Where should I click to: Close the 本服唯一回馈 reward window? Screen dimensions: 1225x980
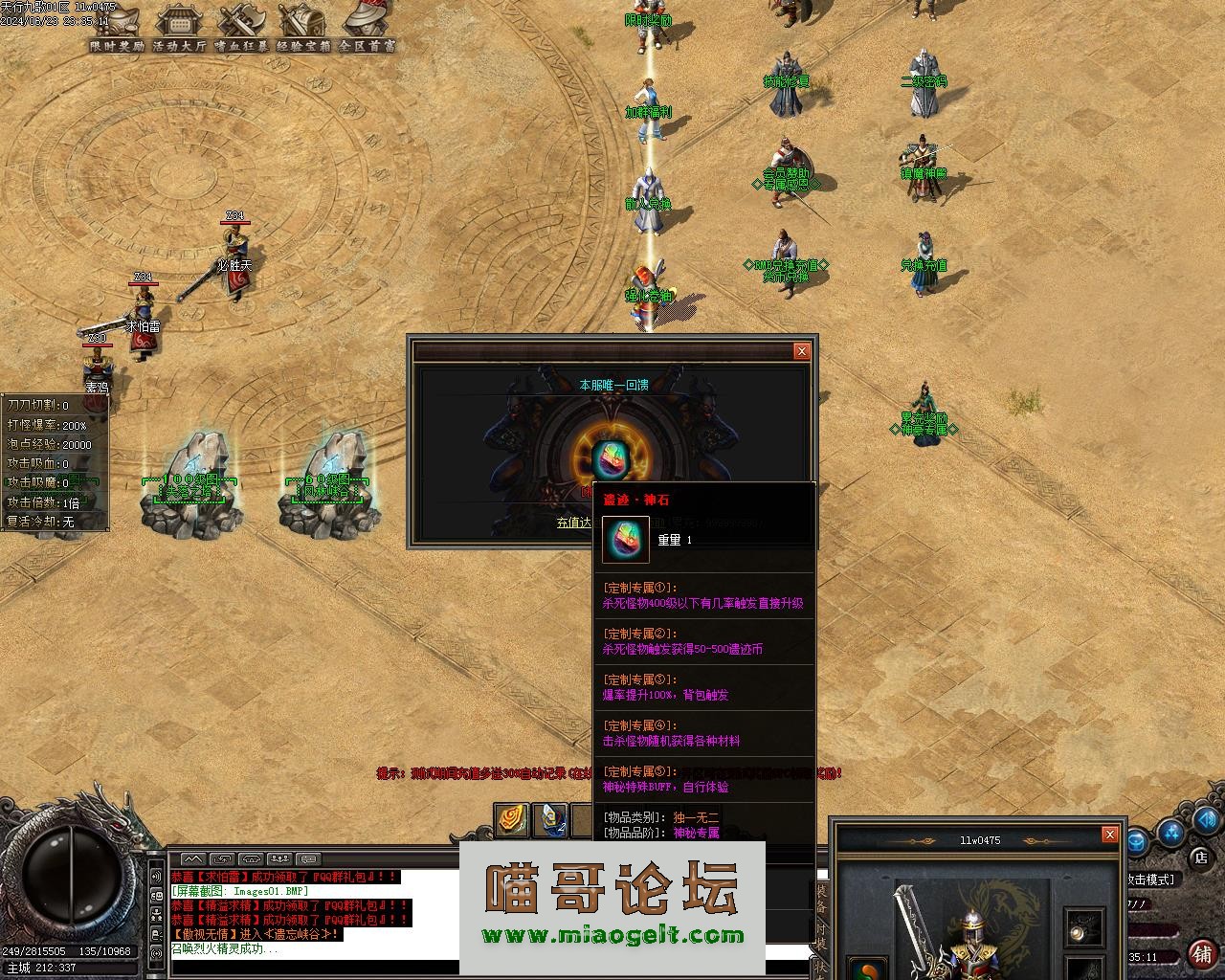point(802,351)
